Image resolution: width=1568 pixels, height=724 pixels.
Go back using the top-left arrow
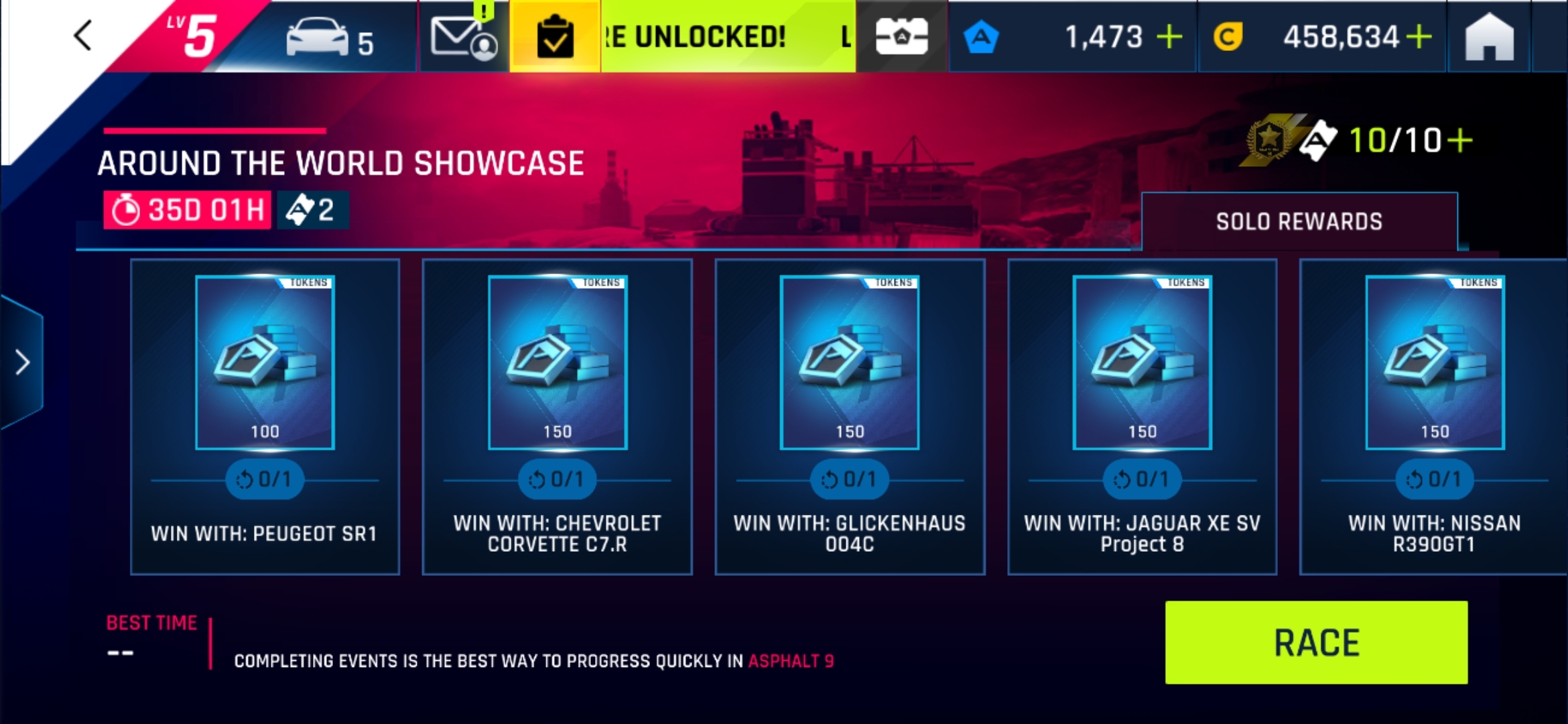tap(83, 36)
